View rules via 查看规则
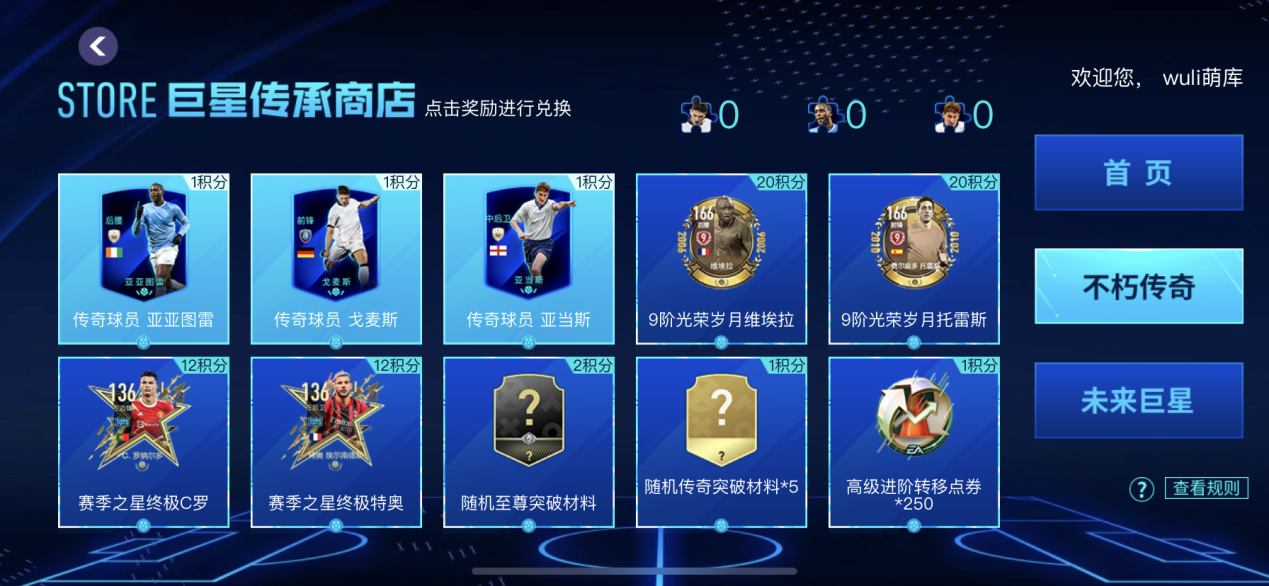The image size is (1269, 586). tap(1206, 488)
